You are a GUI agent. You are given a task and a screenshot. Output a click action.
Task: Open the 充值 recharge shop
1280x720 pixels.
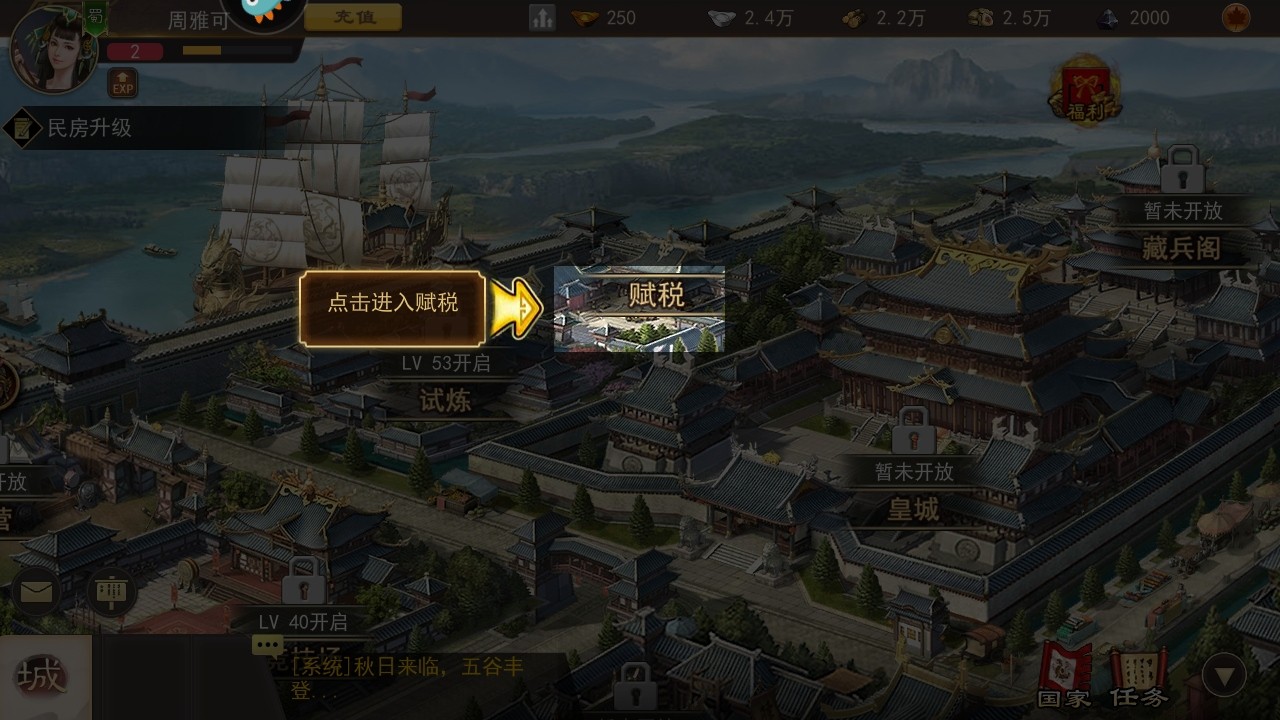point(352,17)
